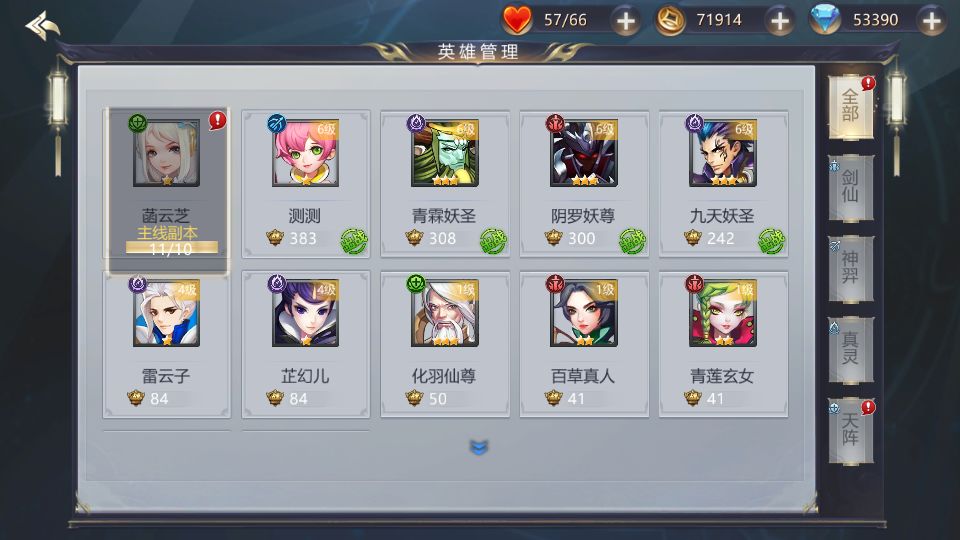Viewport: 960px width, 540px height.
Task: Add stamina with the heart plus button
Action: 625,20
